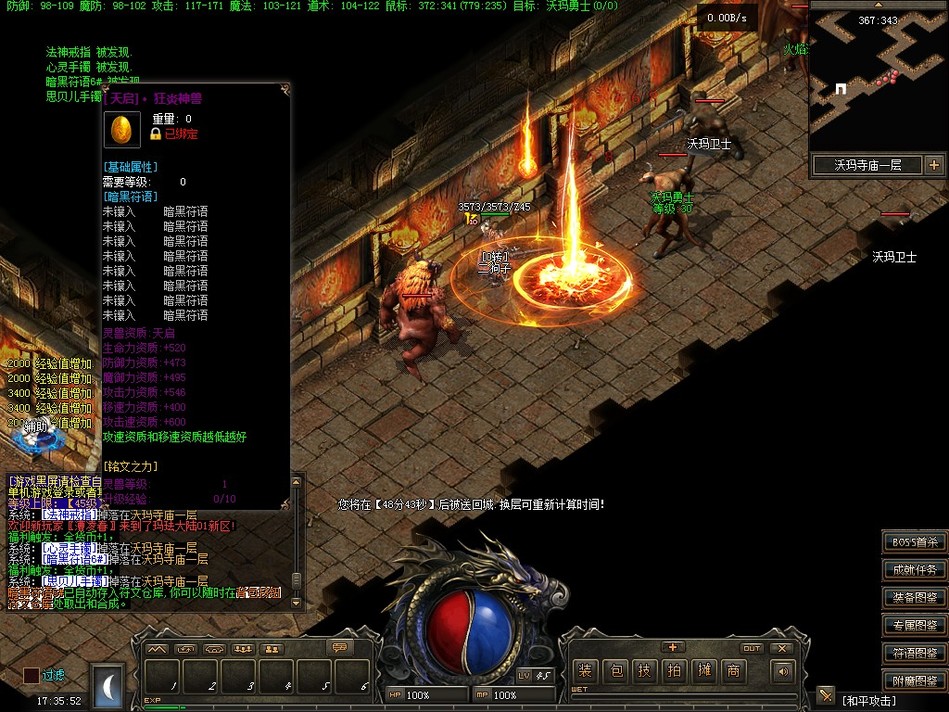Switch attack mode with the sword icon
This screenshot has height=712, width=949.
[825, 695]
